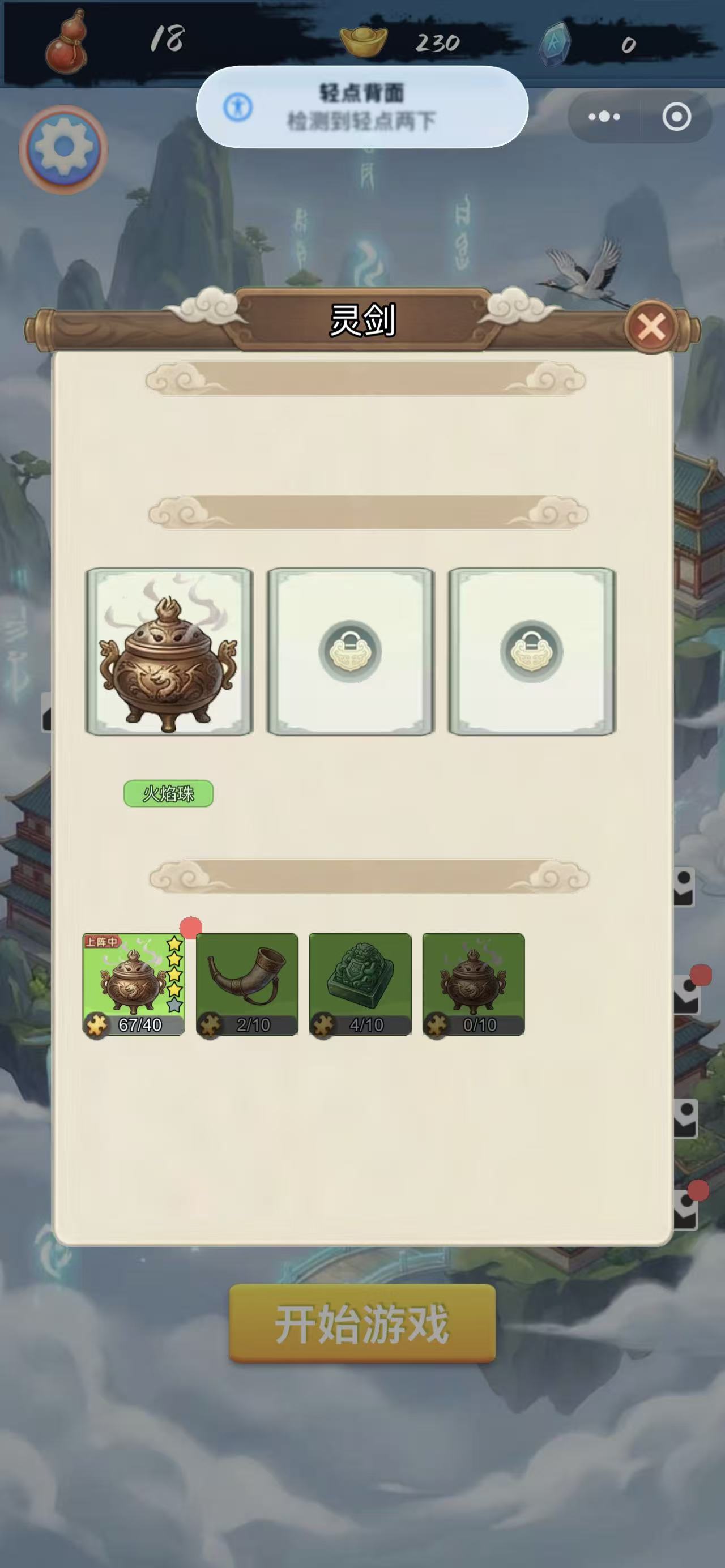The height and width of the screenshot is (1568, 725).
Task: Open the gear settings menu
Action: point(63,149)
